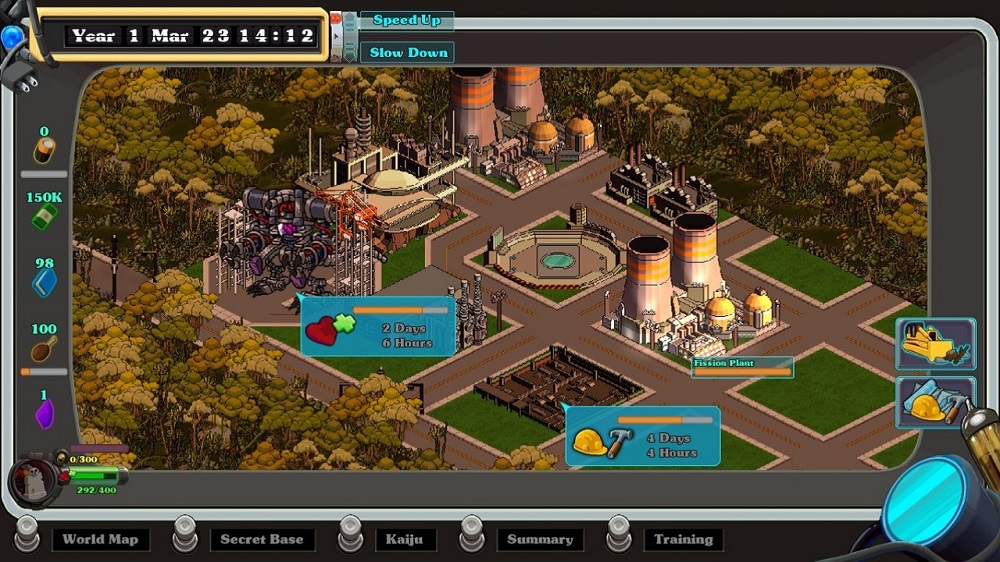The image size is (1000, 562).
Task: Click the heart healing timer popup
Action: point(378,326)
